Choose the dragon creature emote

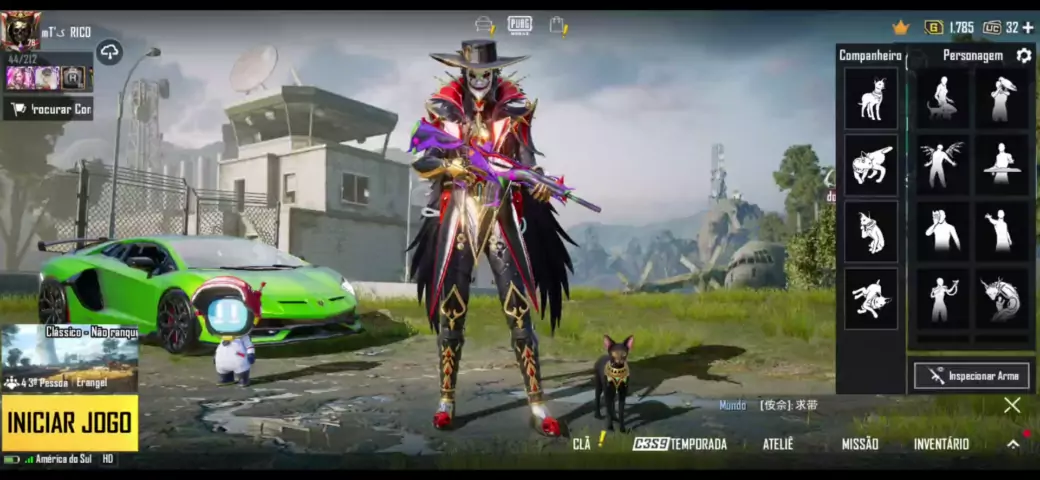point(1001,299)
